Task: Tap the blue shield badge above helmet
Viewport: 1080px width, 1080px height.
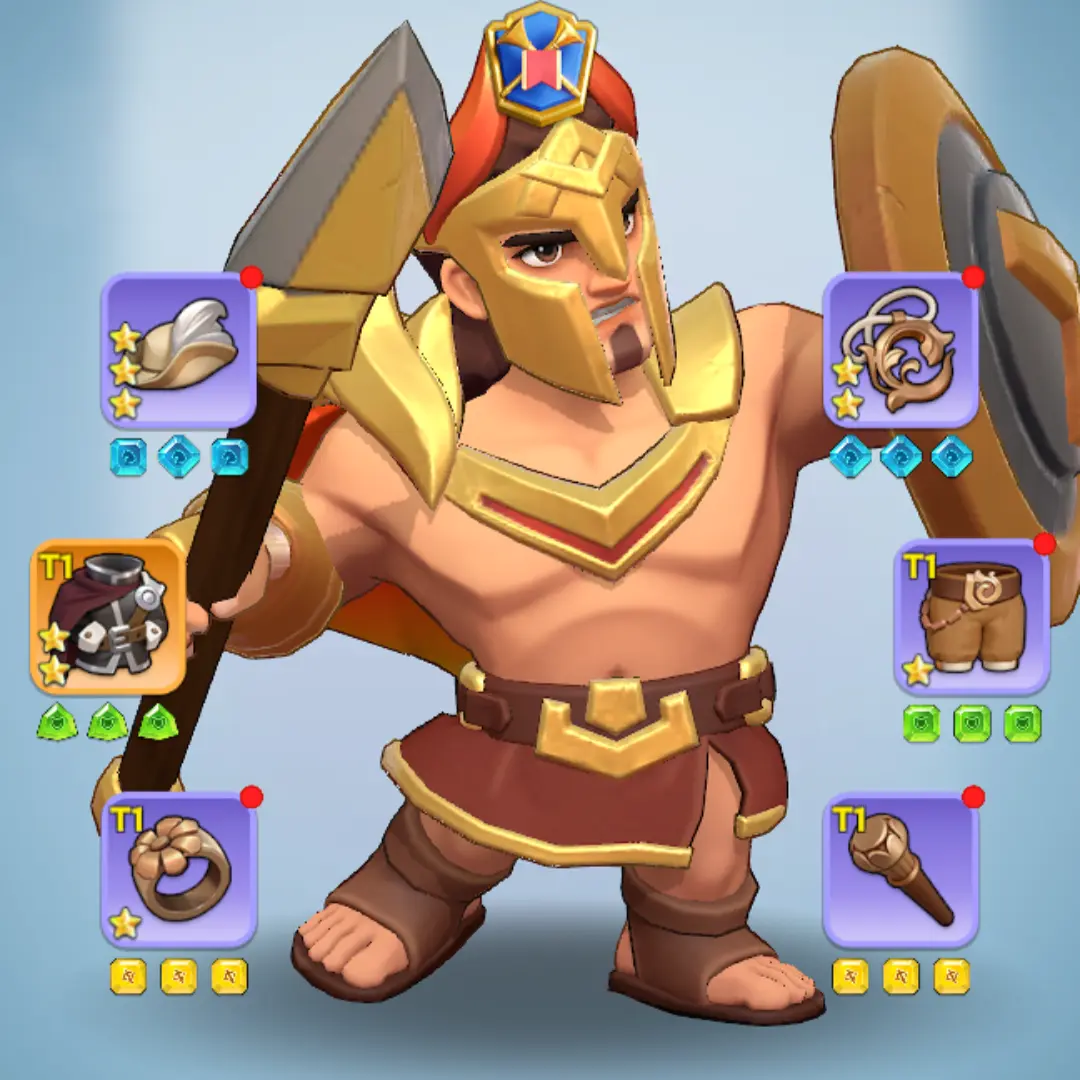Action: pyautogui.click(x=540, y=62)
